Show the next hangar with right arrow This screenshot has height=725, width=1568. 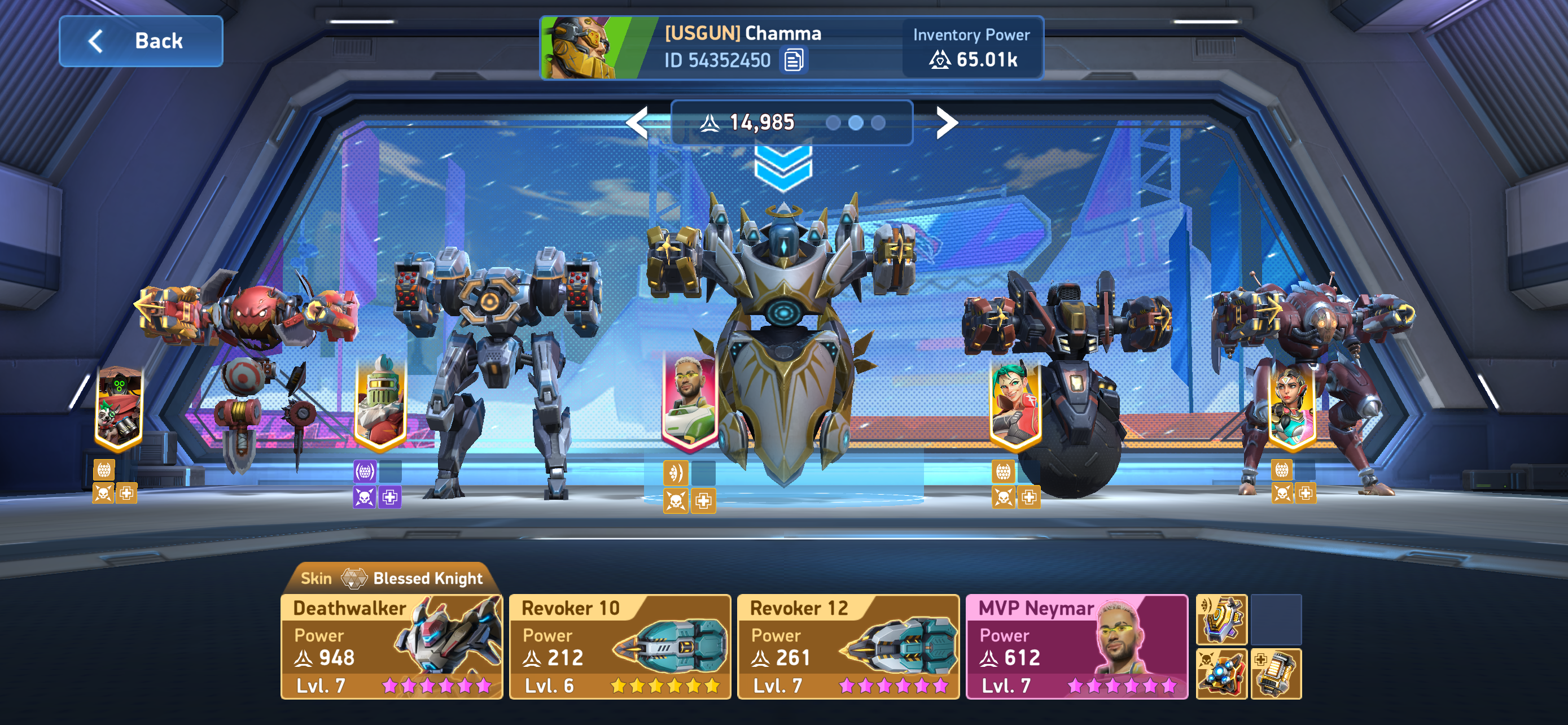[x=946, y=123]
